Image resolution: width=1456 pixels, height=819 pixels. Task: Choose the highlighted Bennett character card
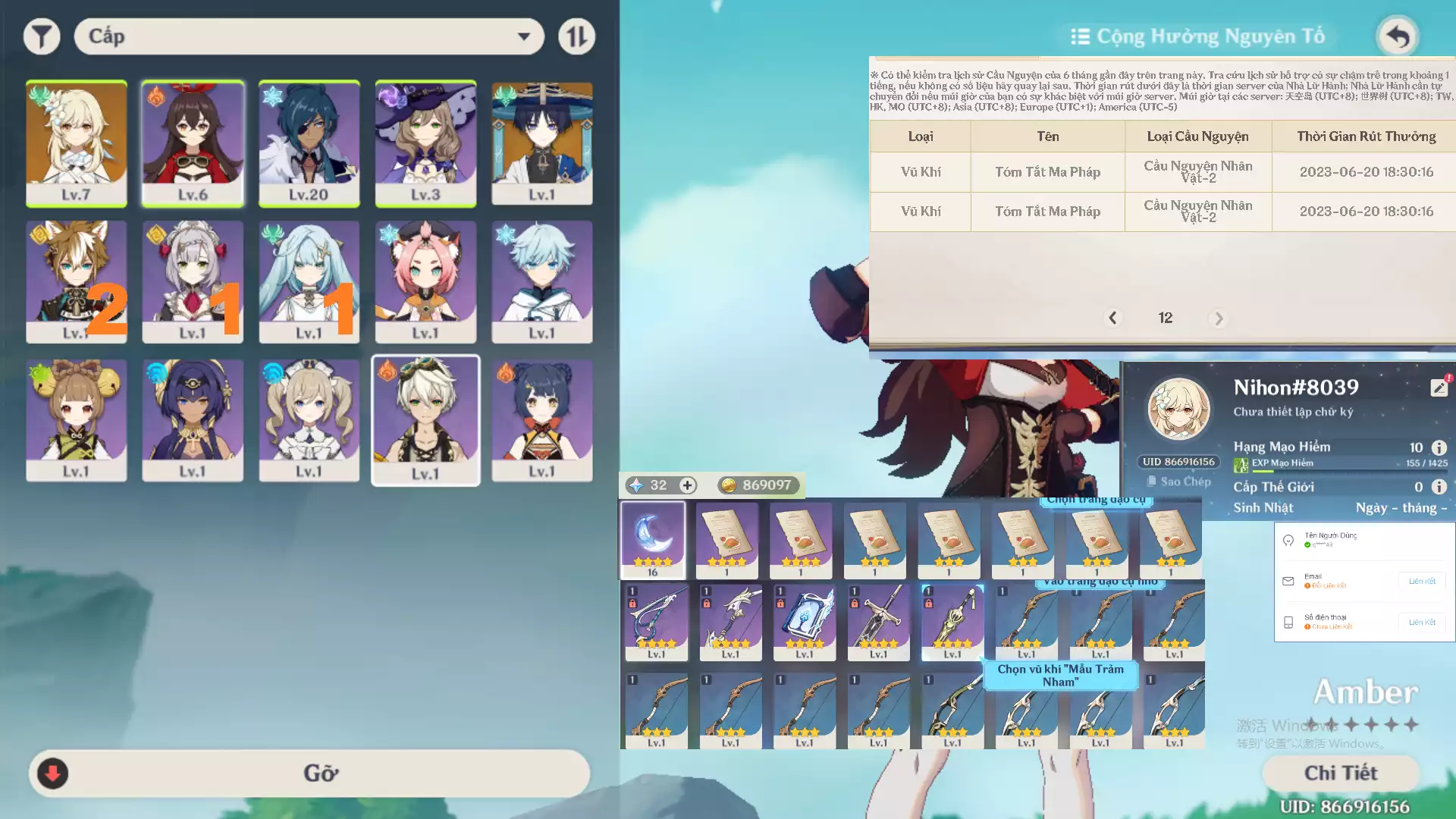click(425, 419)
